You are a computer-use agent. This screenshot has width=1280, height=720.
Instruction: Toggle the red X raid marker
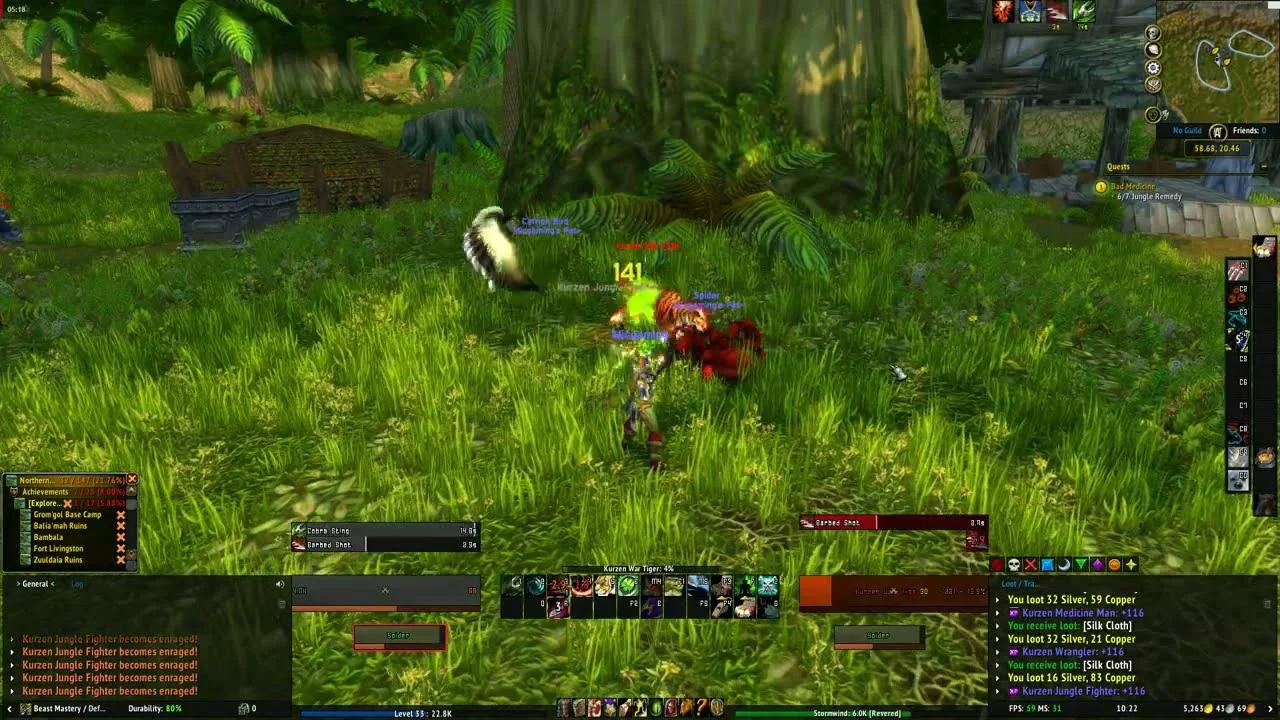pyautogui.click(x=1030, y=563)
